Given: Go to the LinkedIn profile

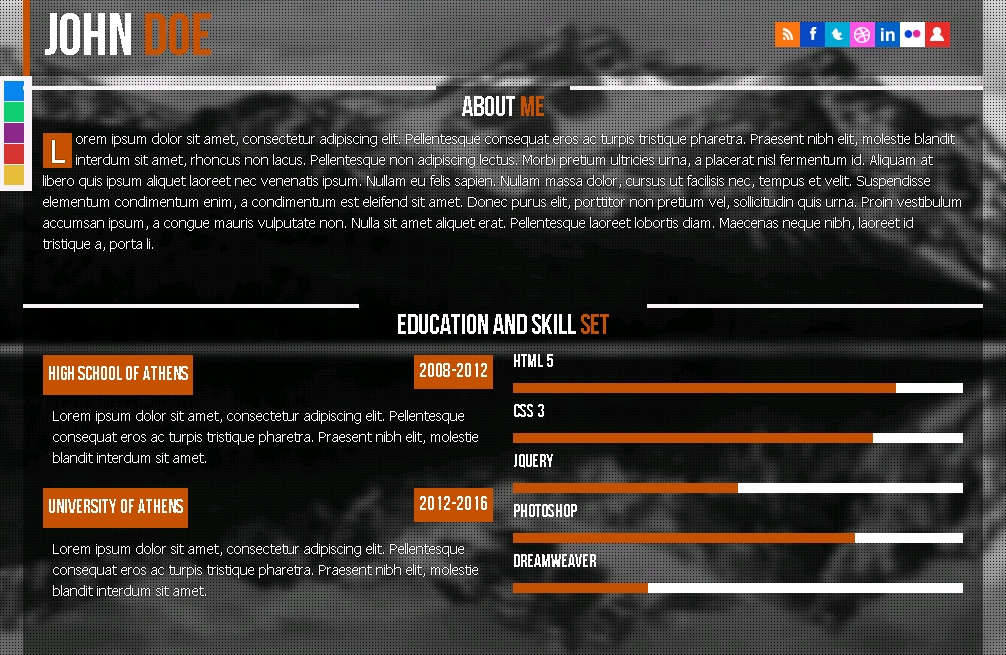Looking at the screenshot, I should pyautogui.click(x=887, y=35).
